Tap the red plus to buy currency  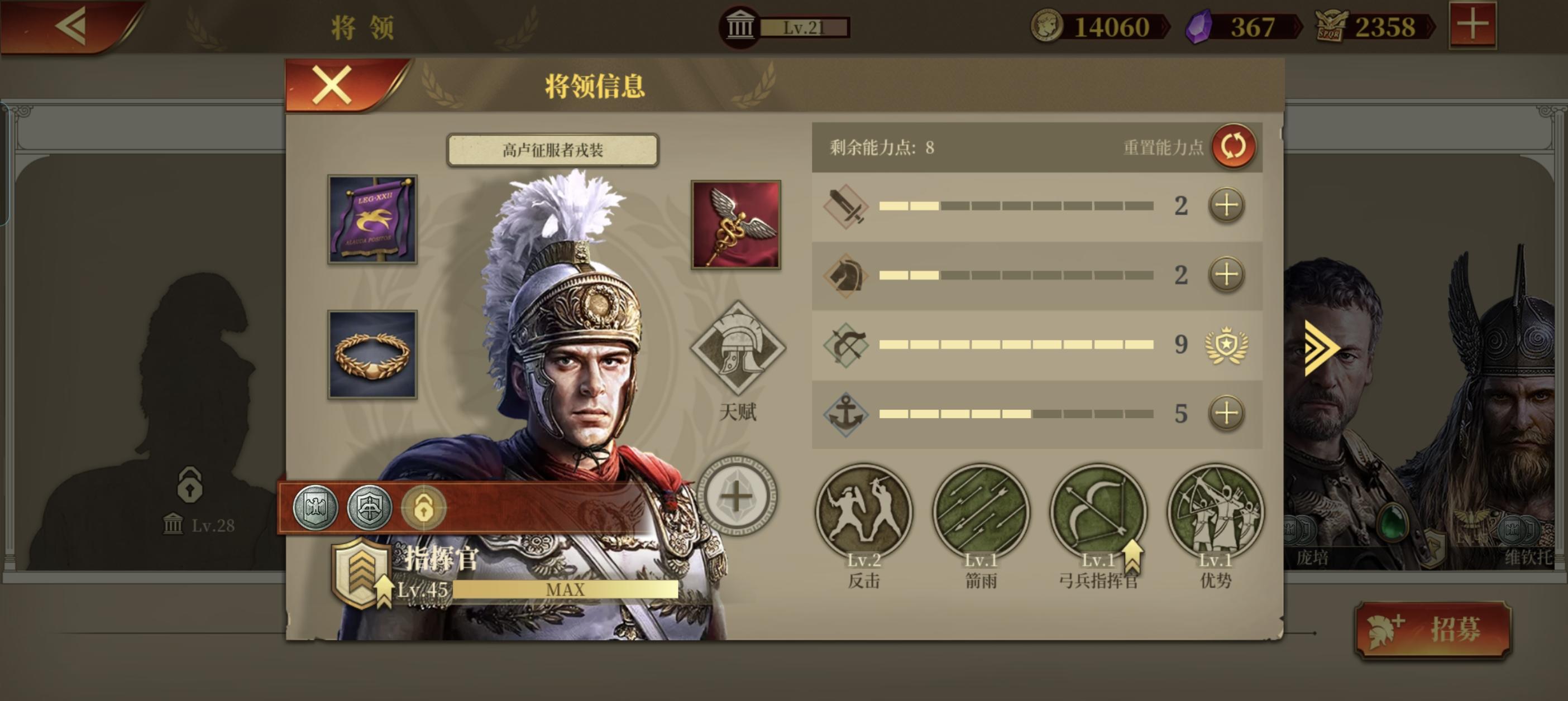pyautogui.click(x=1472, y=26)
